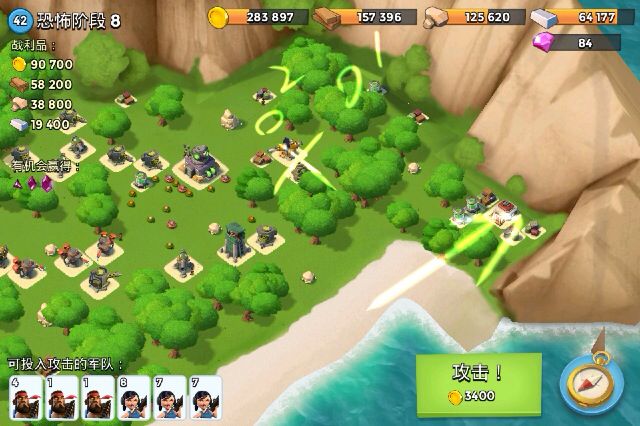Select the Heavy troop card showing 4

pos(25,397)
